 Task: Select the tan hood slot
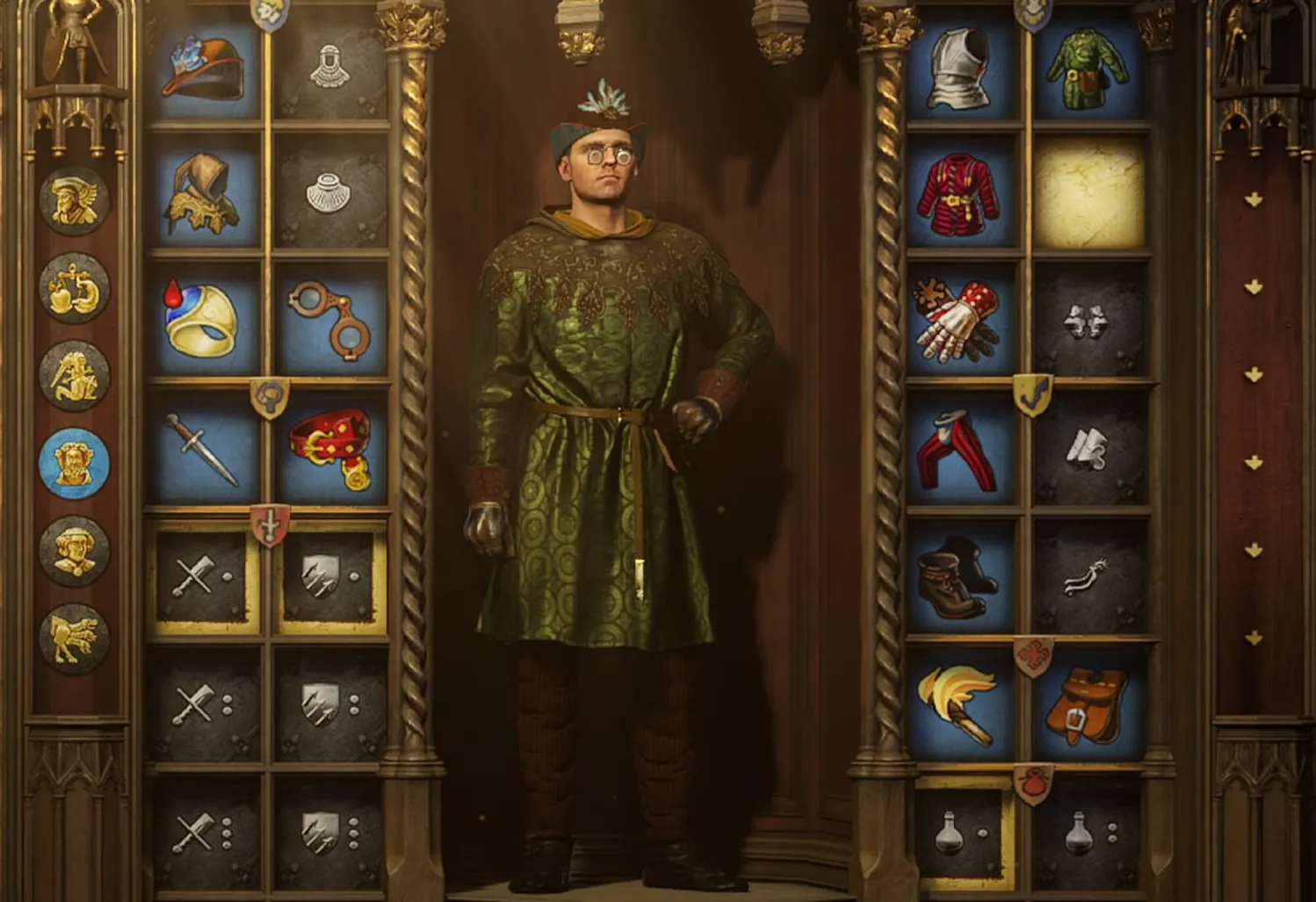[204, 194]
